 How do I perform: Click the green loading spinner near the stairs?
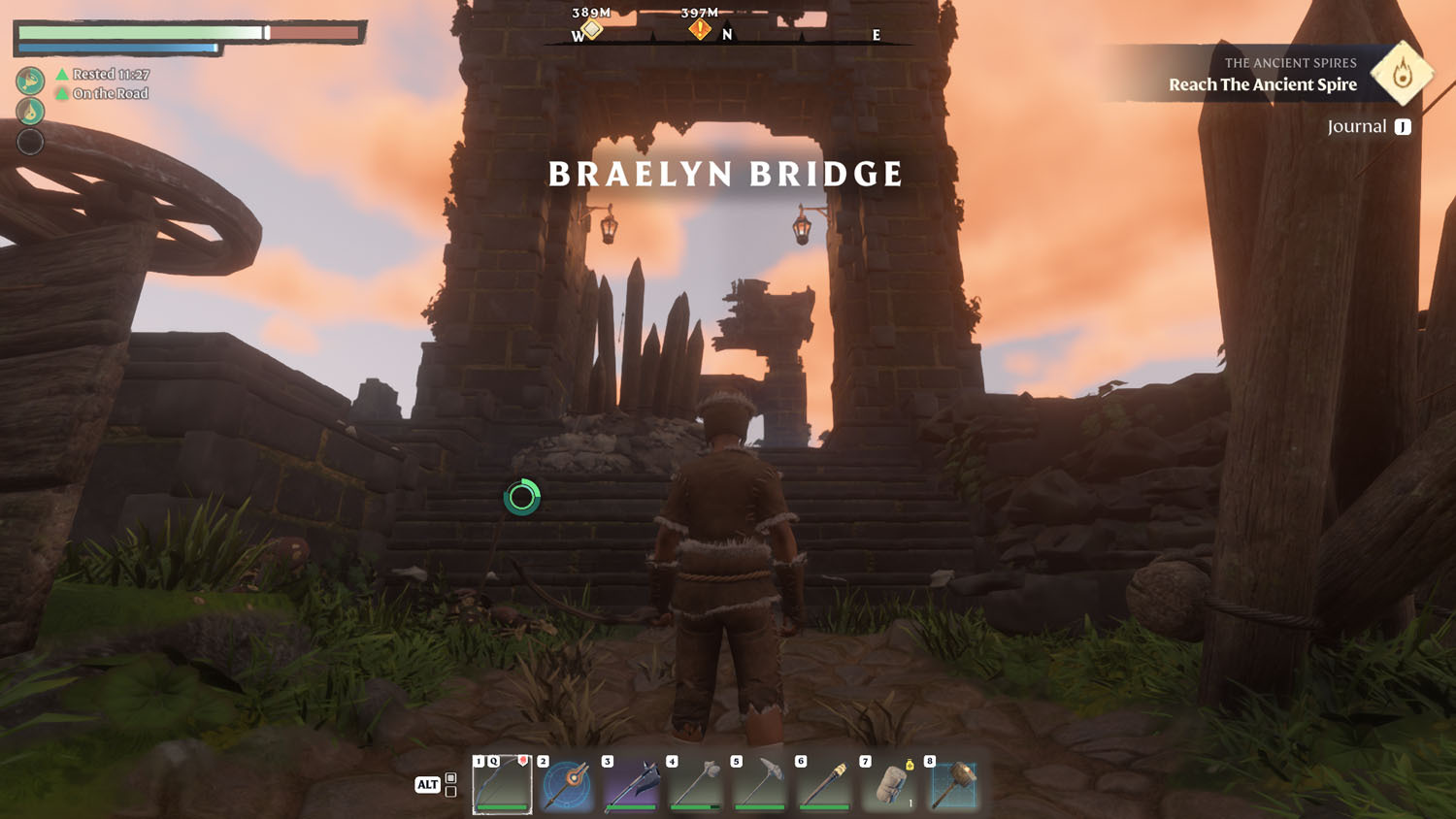[x=522, y=496]
